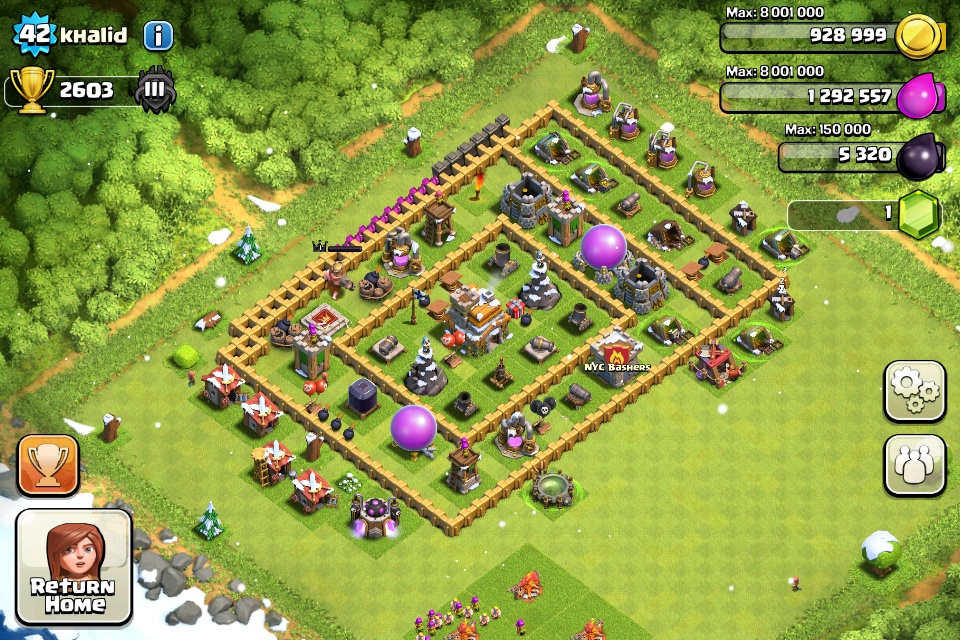
Task: Open the clan members button
Action: [914, 465]
